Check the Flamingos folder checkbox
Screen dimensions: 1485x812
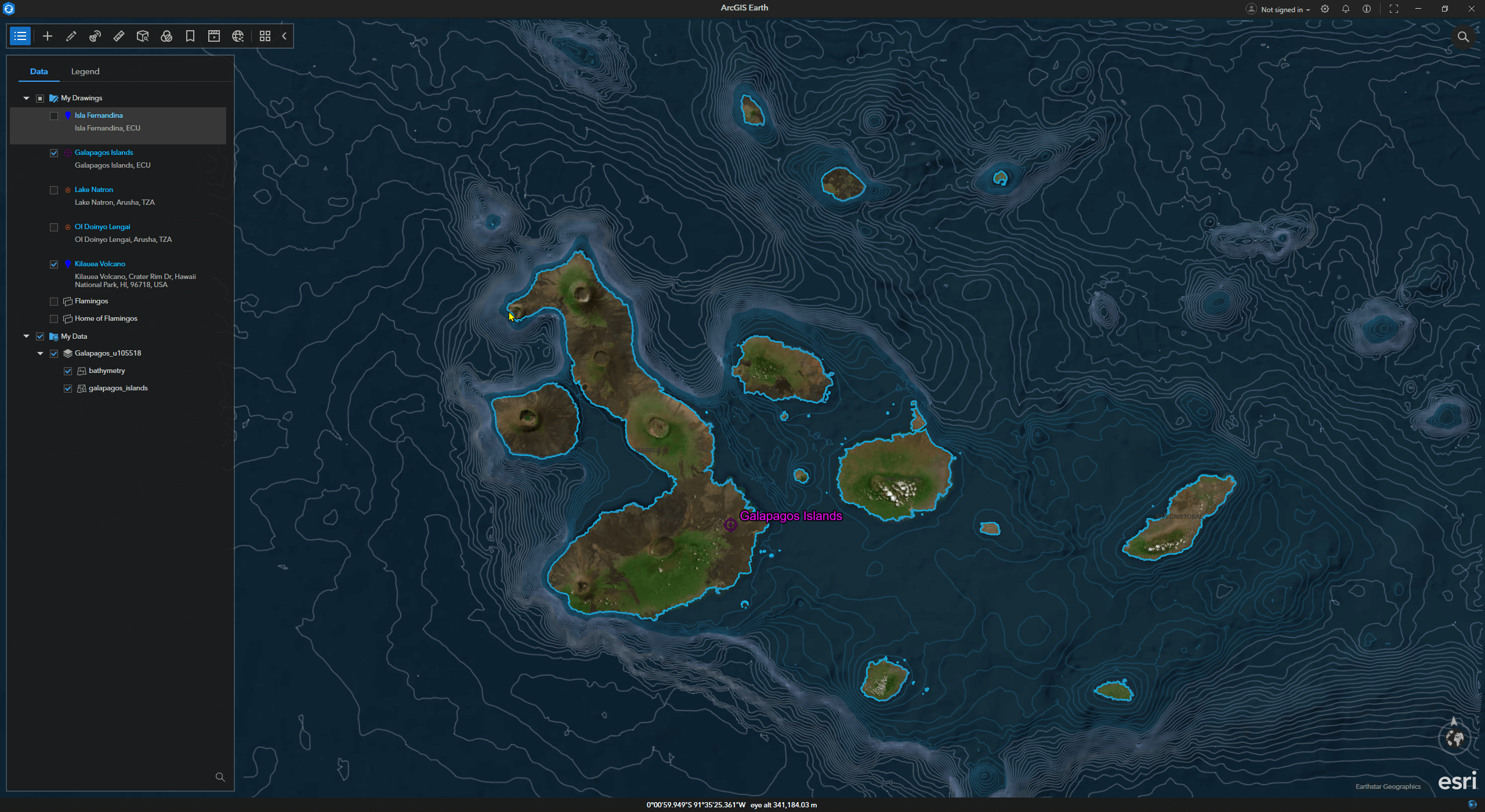(54, 302)
